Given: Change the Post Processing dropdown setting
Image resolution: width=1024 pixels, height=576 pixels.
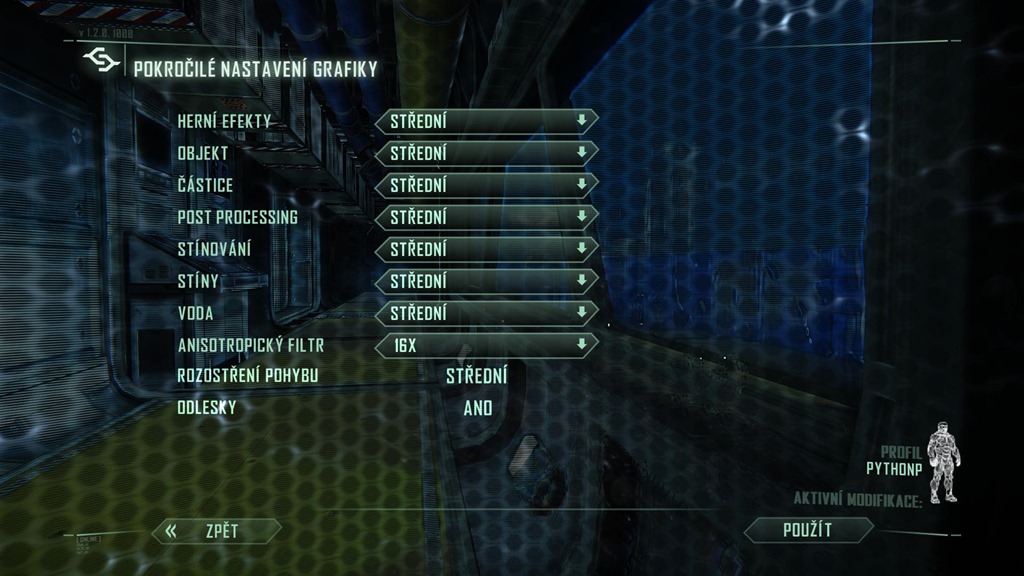Looking at the screenshot, I should 486,217.
